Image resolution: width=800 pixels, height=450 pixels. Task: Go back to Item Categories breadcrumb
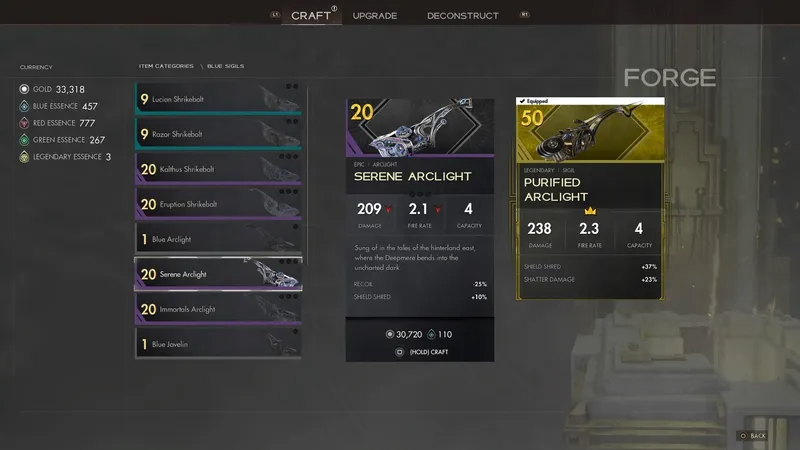166,66
